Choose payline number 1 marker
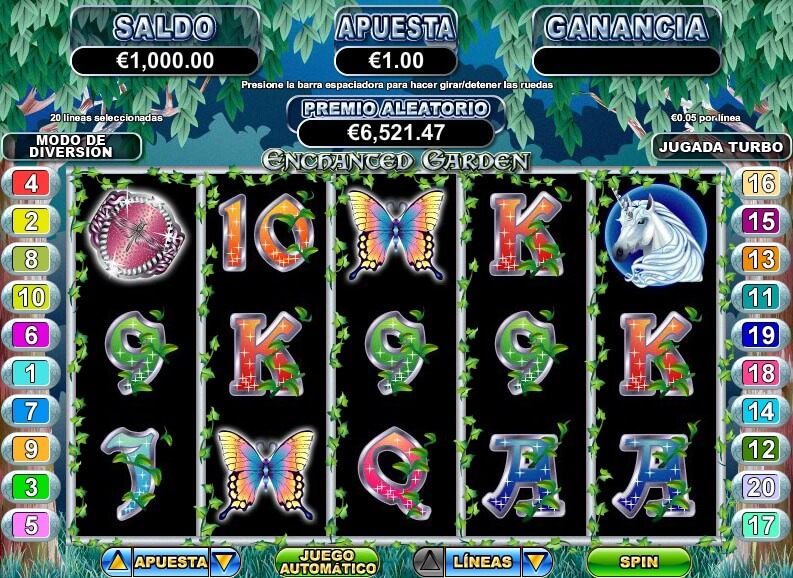 tap(31, 373)
